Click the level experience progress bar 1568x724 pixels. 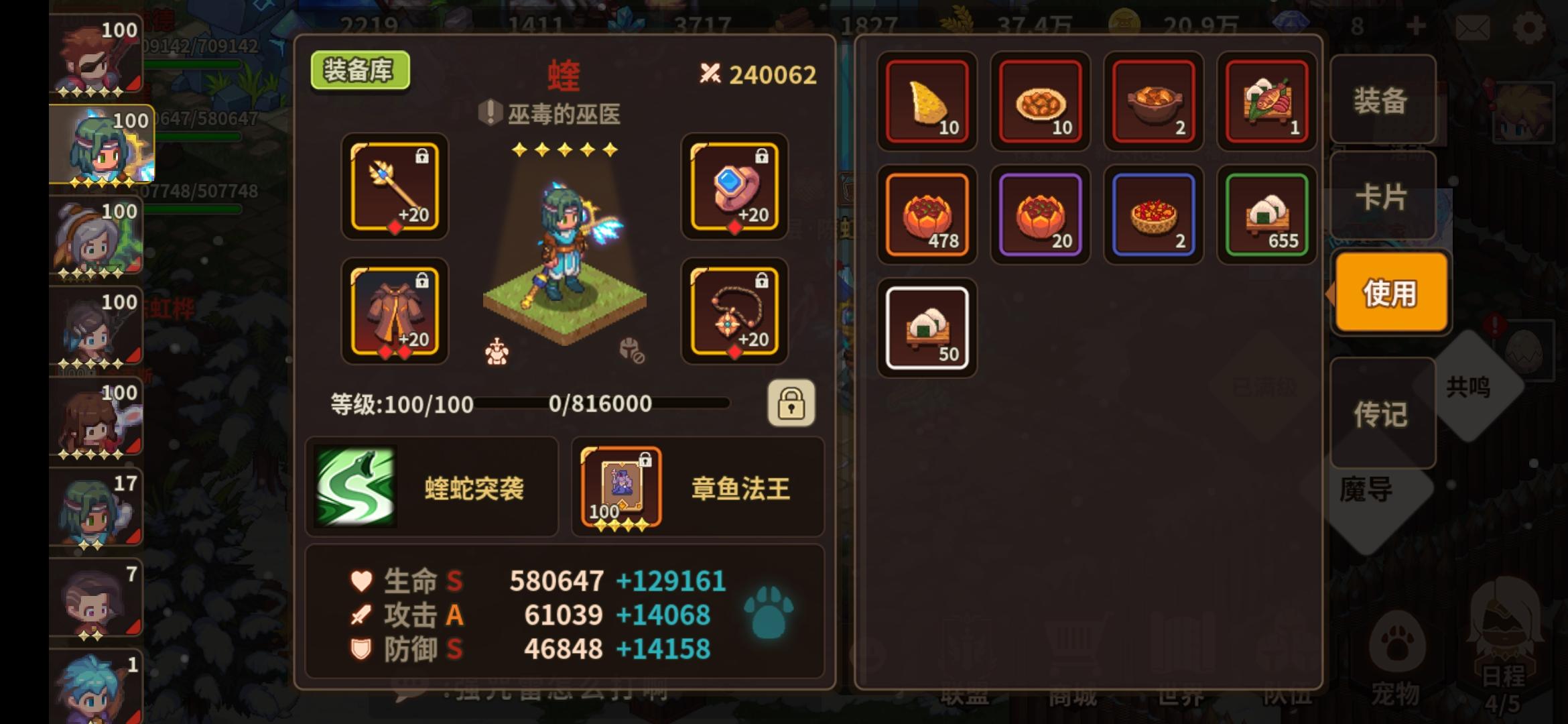tap(603, 404)
